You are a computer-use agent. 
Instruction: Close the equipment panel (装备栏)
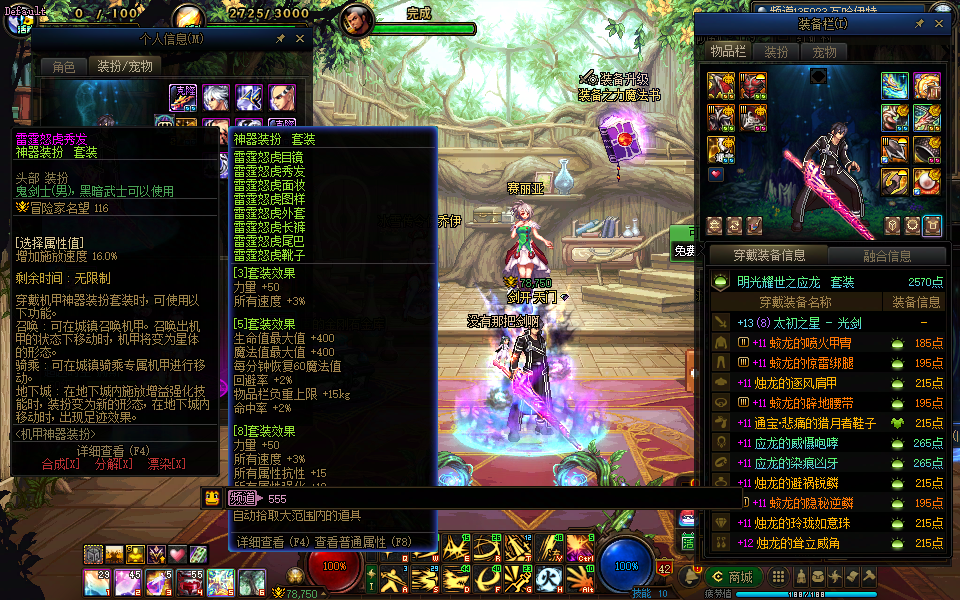pos(939,24)
